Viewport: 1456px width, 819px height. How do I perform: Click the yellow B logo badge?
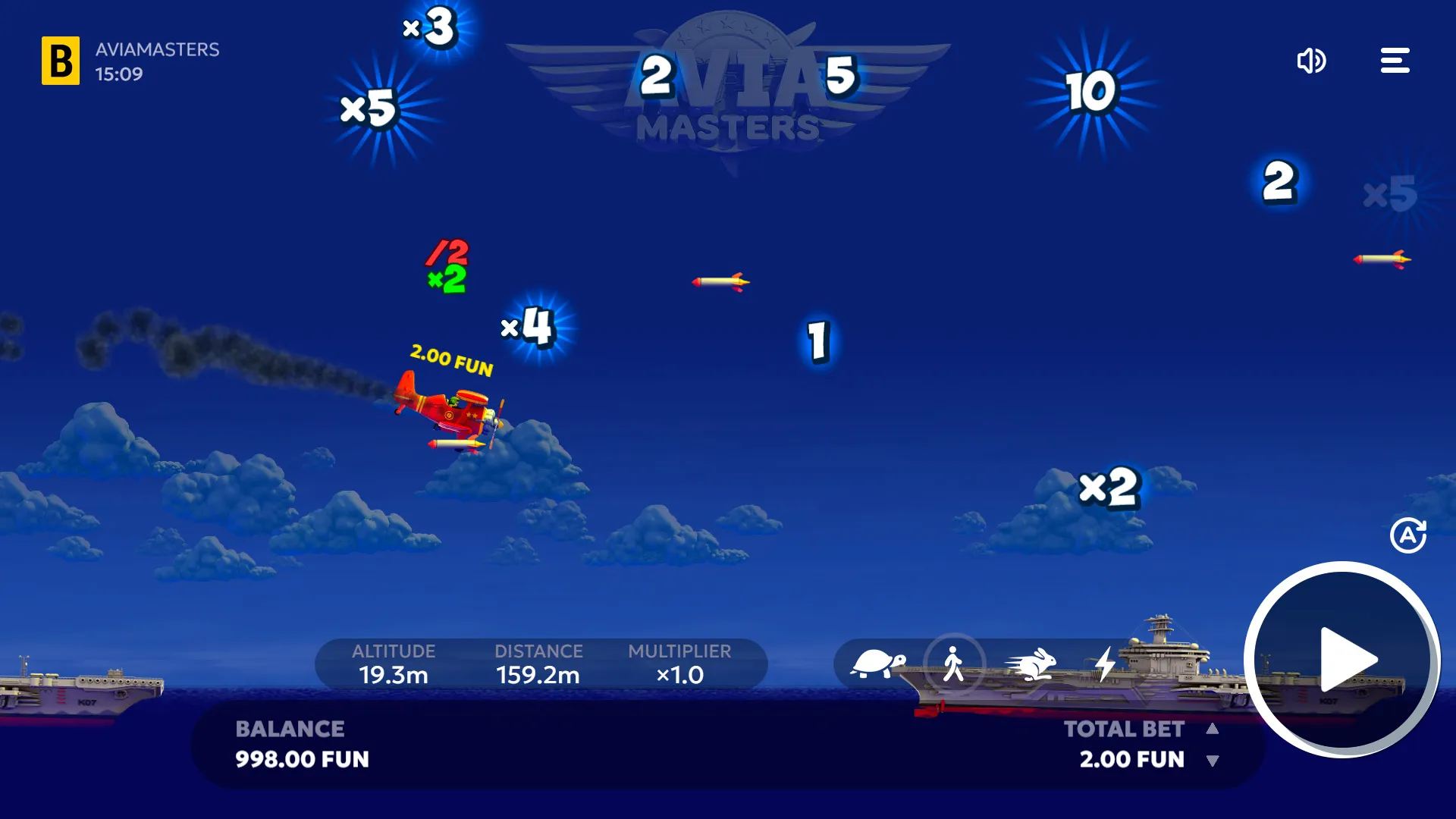point(59,61)
